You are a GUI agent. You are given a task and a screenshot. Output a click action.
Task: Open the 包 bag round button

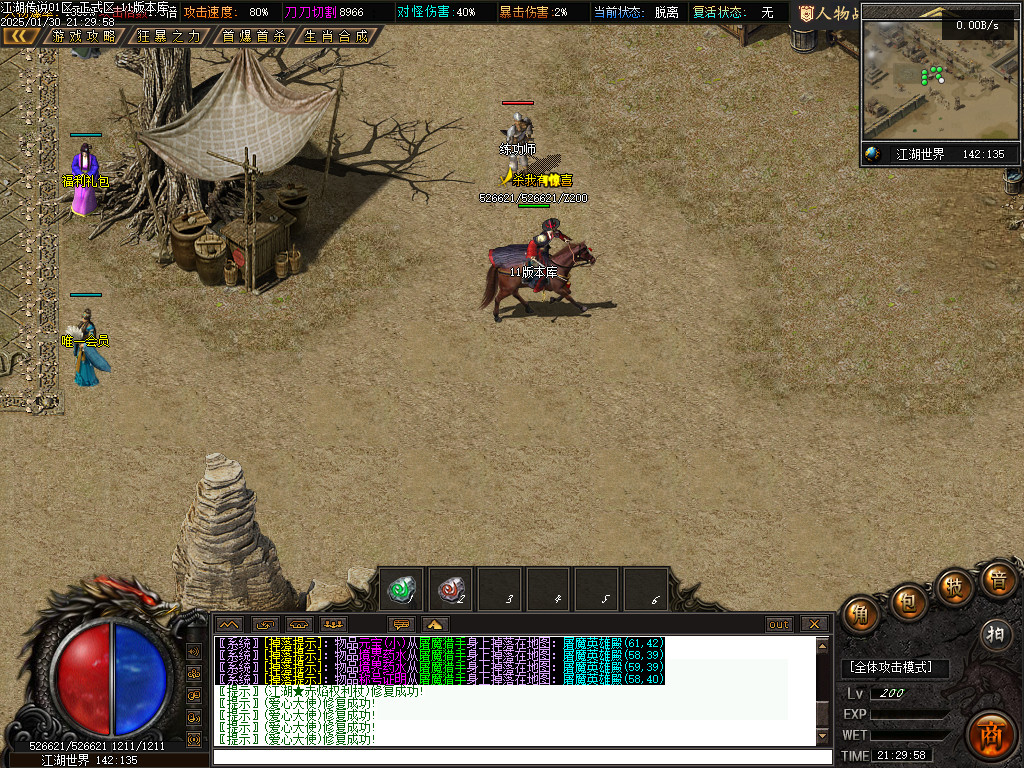pos(908,602)
